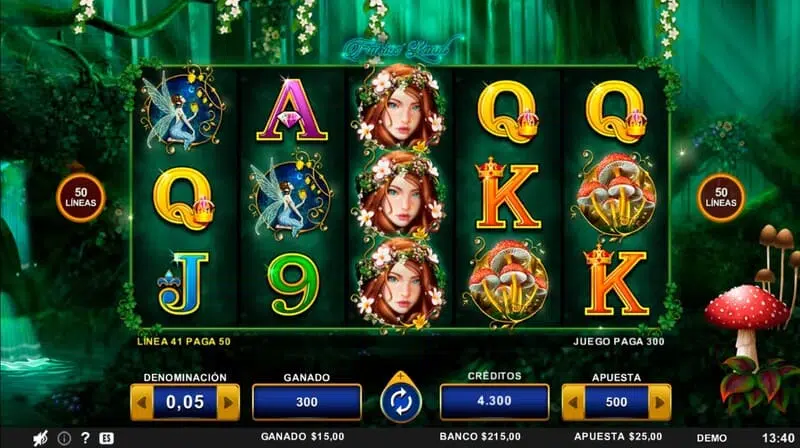Decrease the Denominación value
800x448 pixels.
[141, 402]
